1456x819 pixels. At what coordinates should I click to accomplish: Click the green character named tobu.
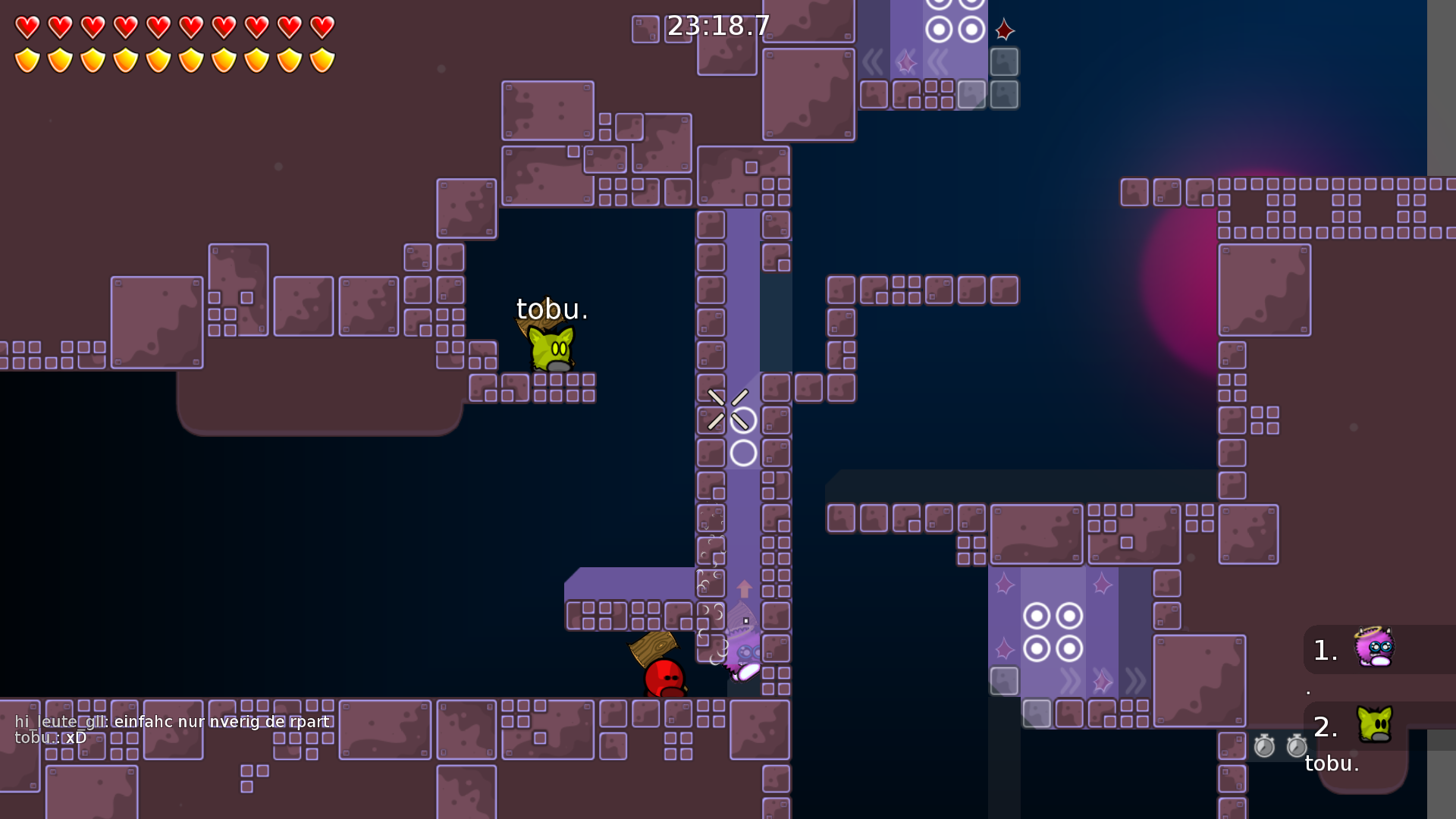tap(550, 349)
